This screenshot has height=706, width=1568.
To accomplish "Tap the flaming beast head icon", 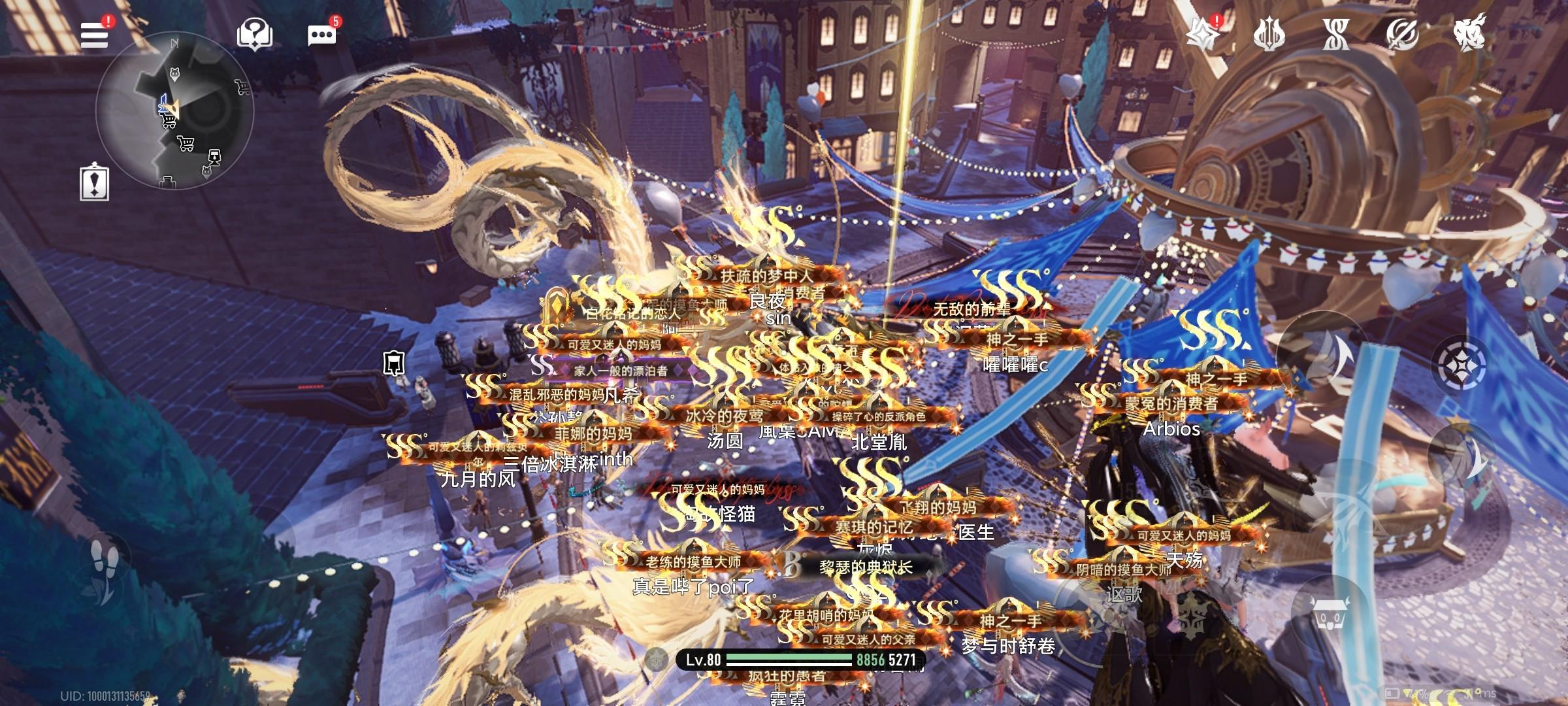I will (x=1469, y=33).
